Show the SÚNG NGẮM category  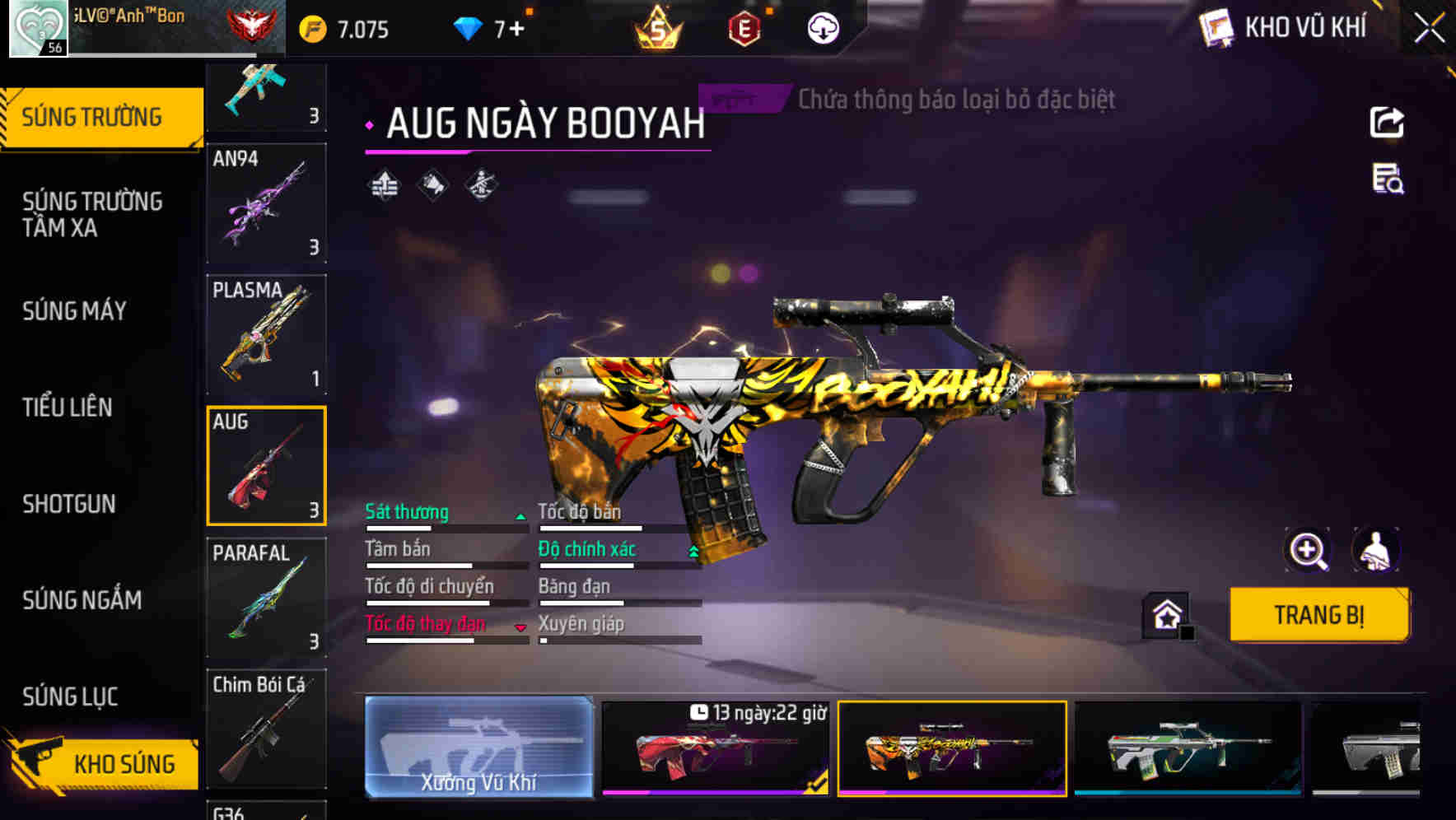click(82, 599)
